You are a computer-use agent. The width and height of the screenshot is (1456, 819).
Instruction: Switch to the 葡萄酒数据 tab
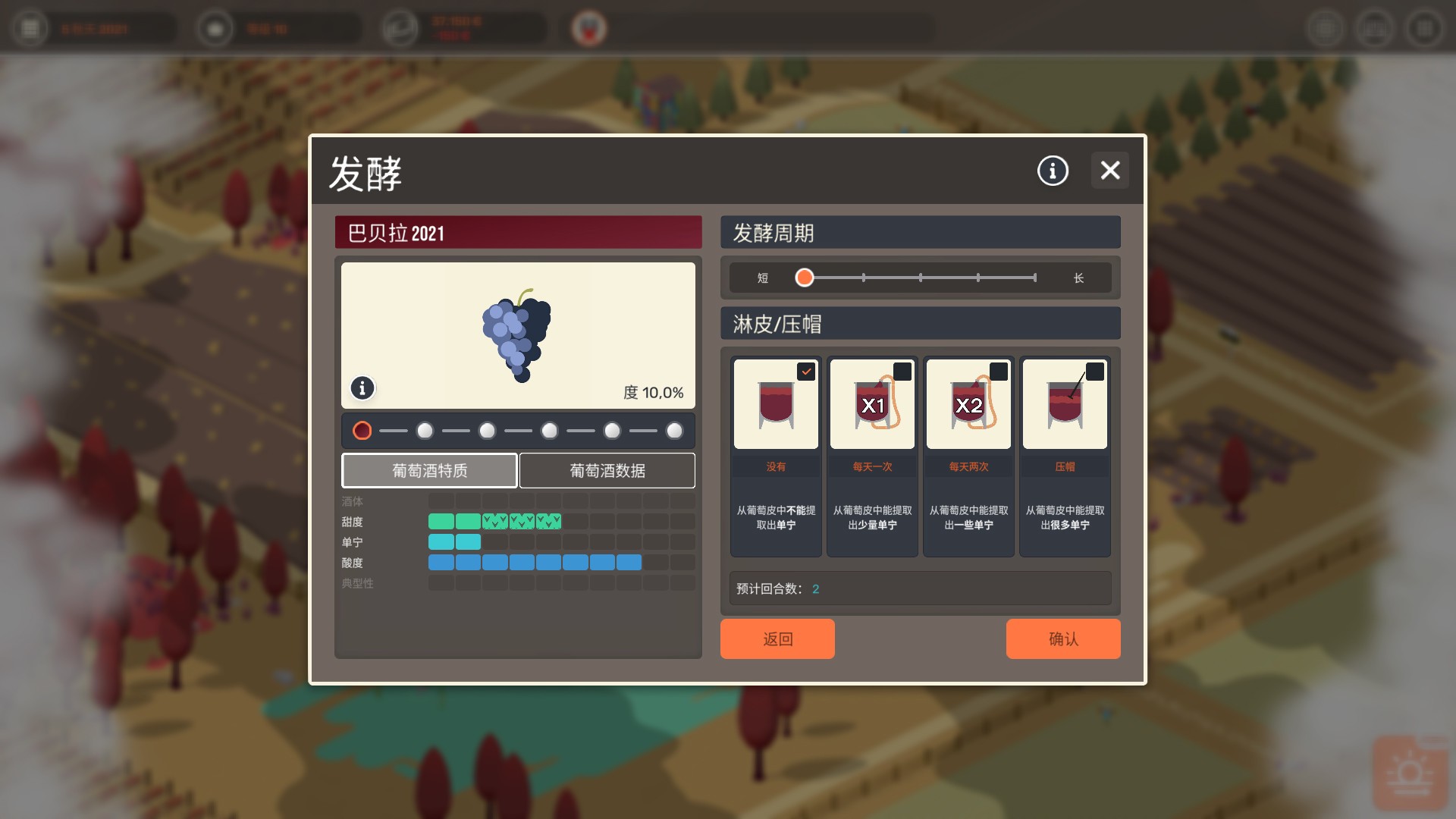point(606,470)
